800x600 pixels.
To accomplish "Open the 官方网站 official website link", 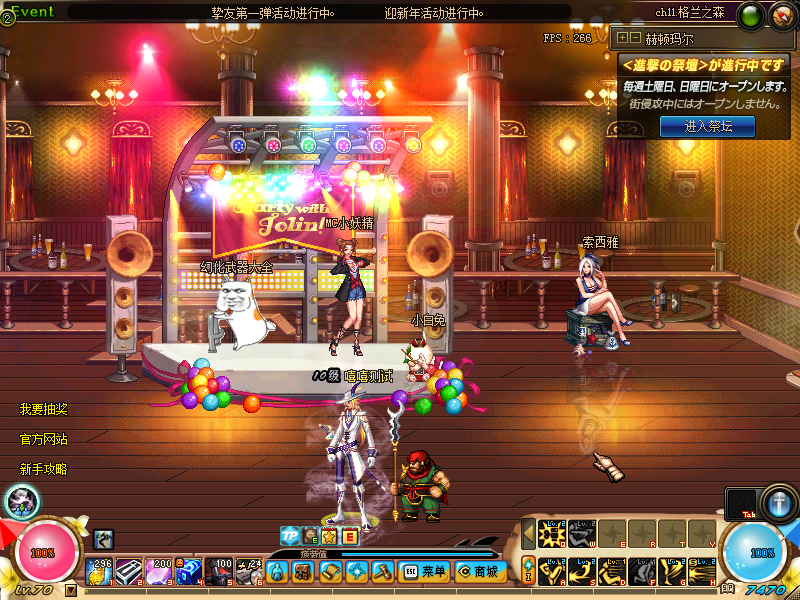I will coord(44,439).
